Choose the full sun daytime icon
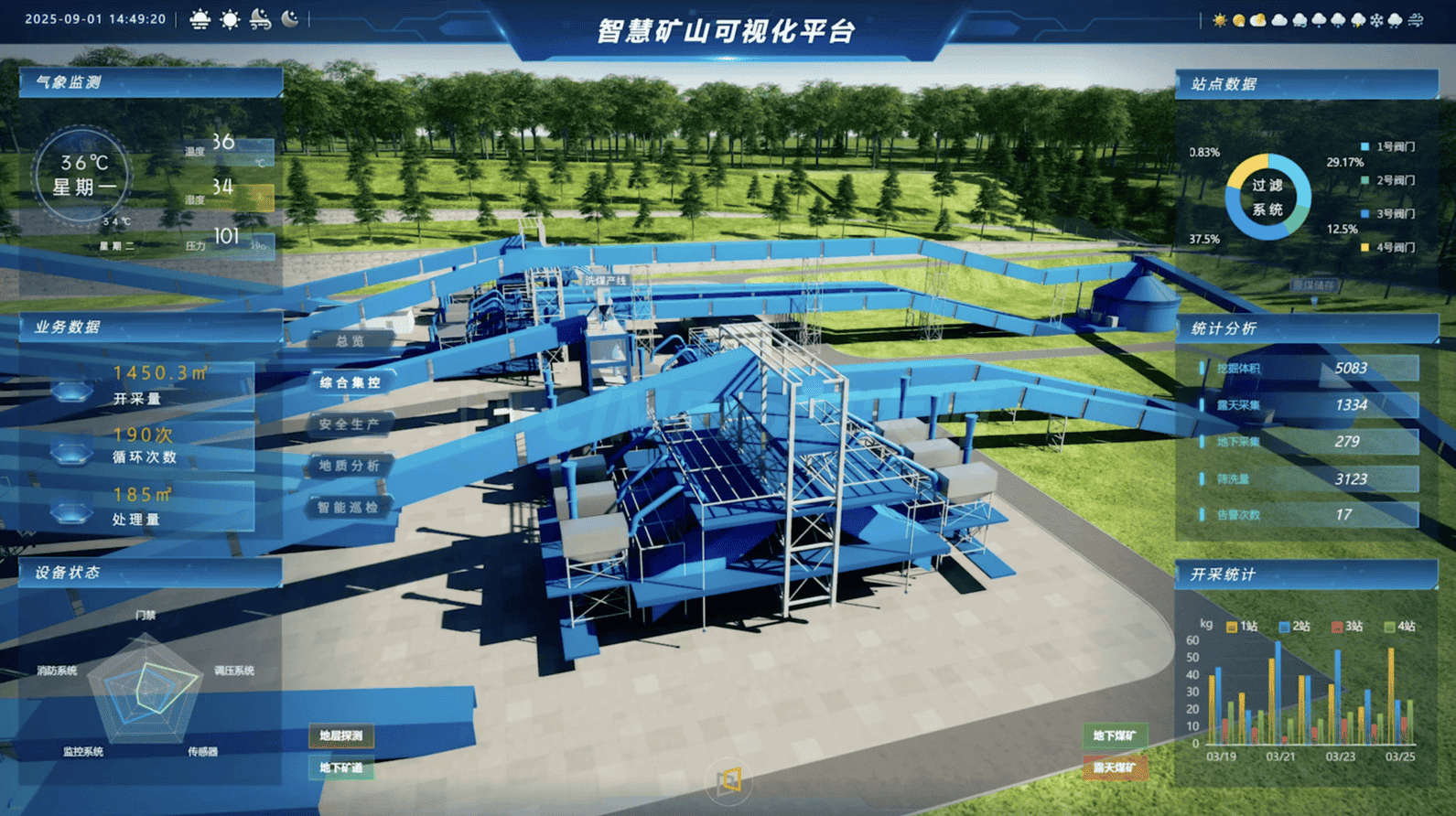The height and width of the screenshot is (816, 1456). click(x=230, y=19)
